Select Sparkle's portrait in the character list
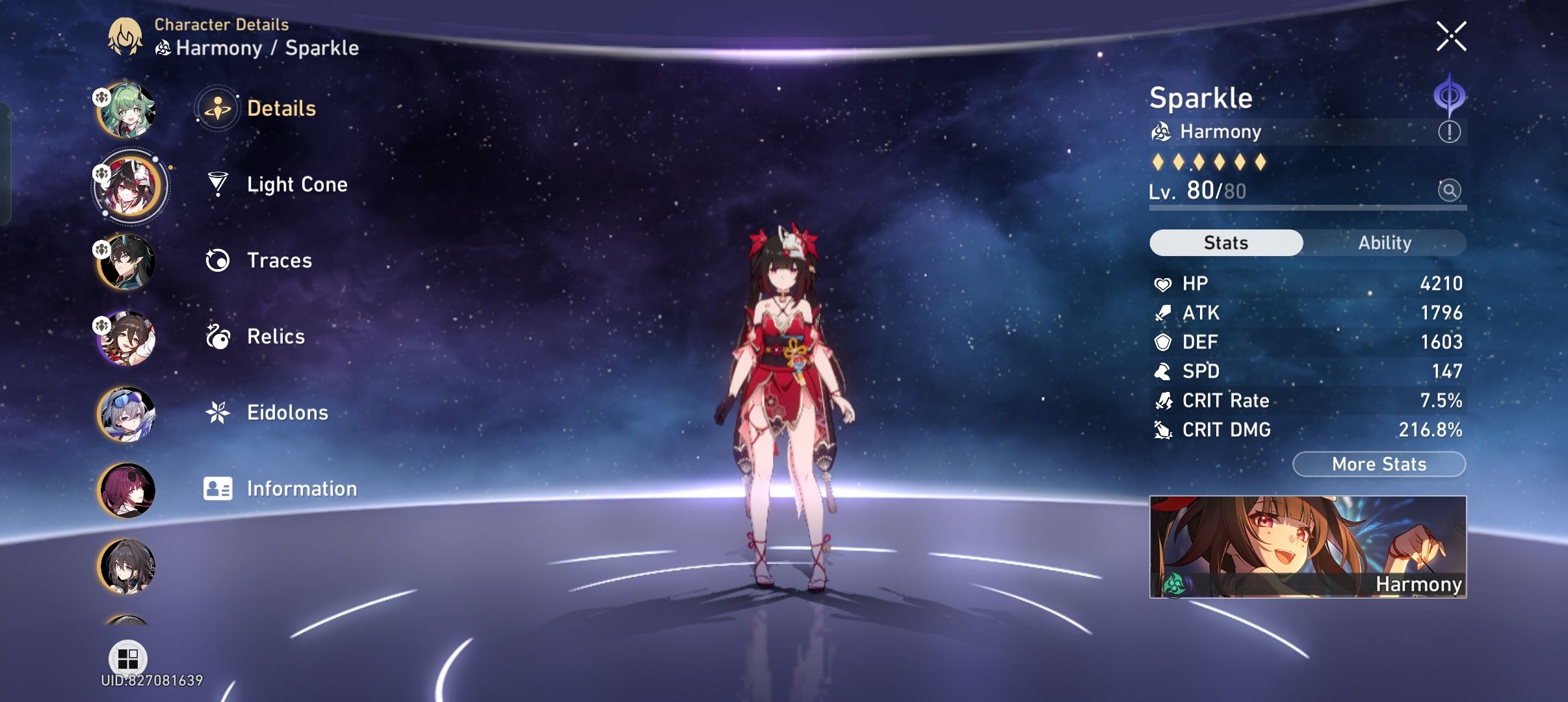Viewport: 1568px width, 702px height. (127, 186)
